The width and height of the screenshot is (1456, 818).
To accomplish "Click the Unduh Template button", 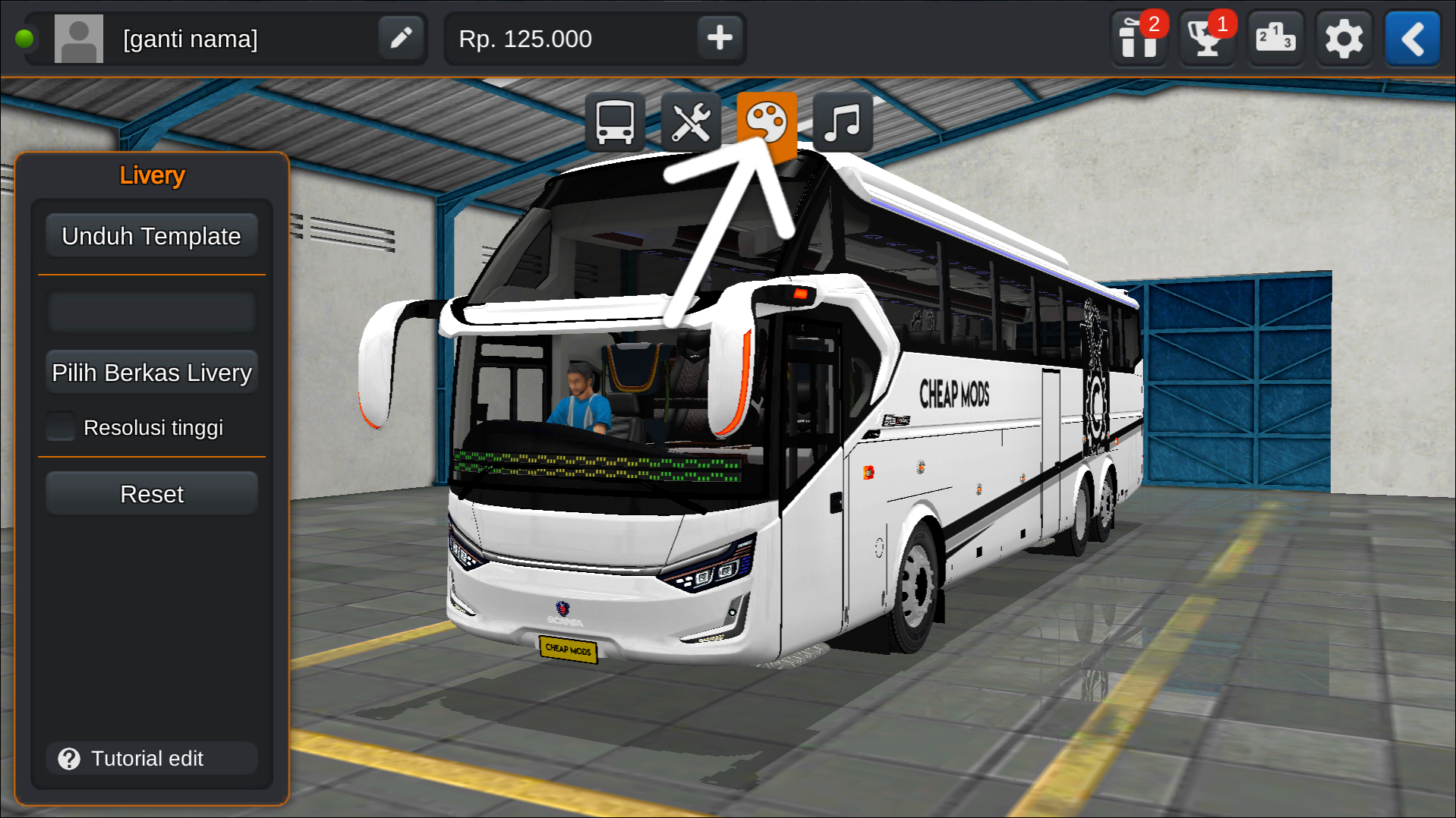I will [151, 235].
